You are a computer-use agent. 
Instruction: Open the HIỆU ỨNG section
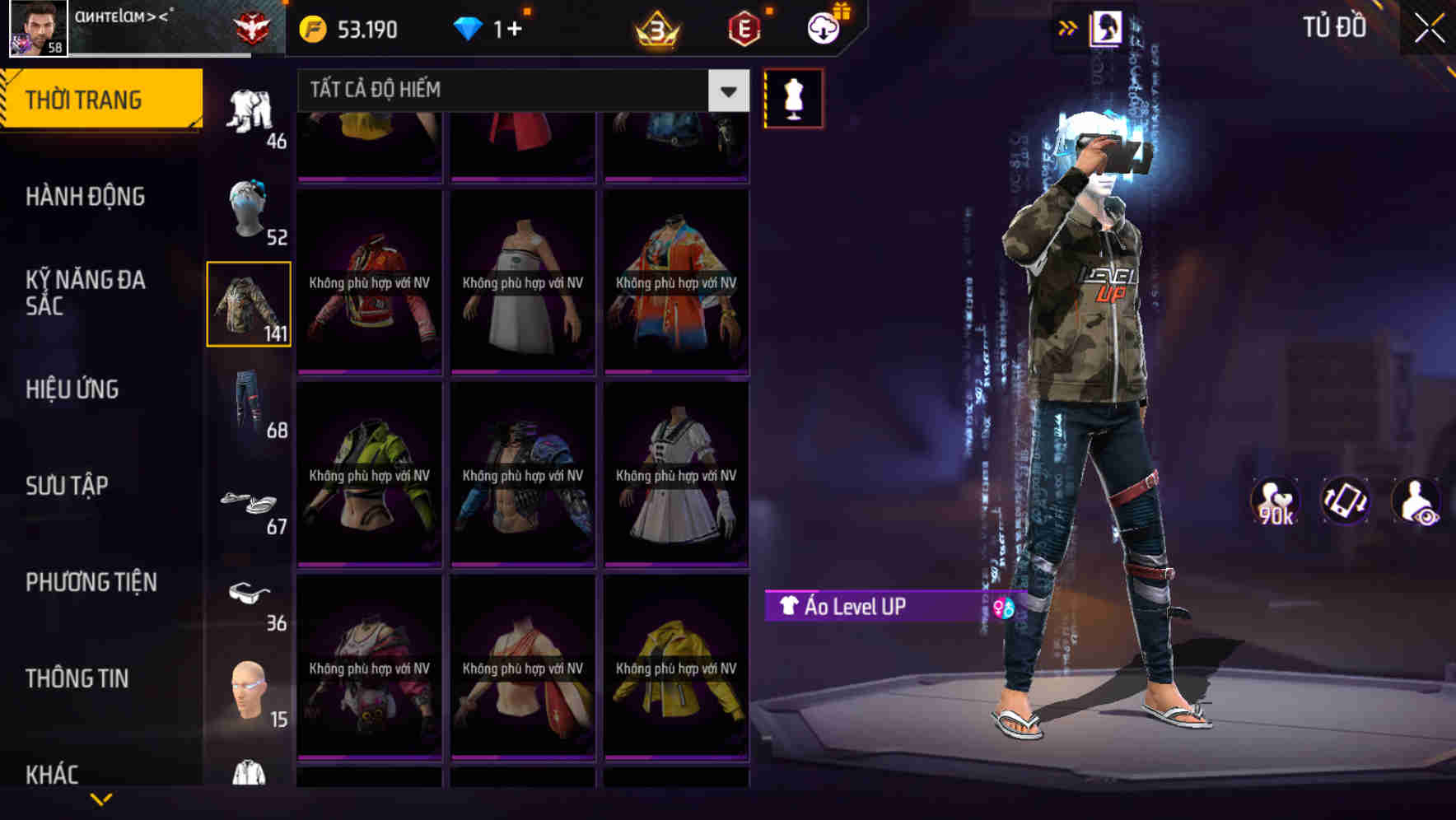point(74,389)
